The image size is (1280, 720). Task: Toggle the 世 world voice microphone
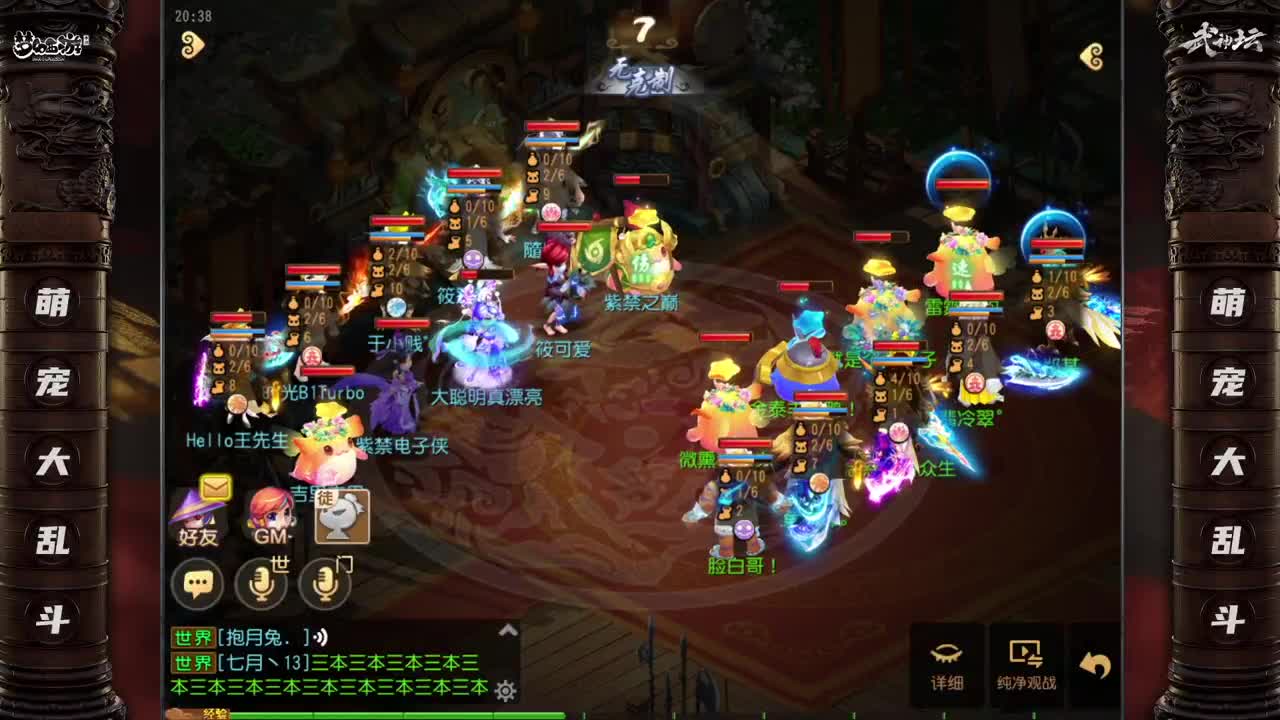tap(260, 583)
